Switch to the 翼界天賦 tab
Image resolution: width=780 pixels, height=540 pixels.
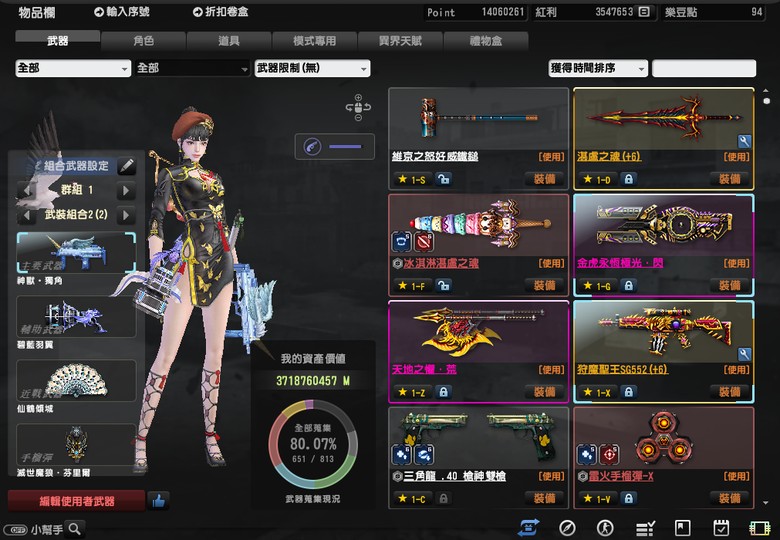pyautogui.click(x=399, y=41)
